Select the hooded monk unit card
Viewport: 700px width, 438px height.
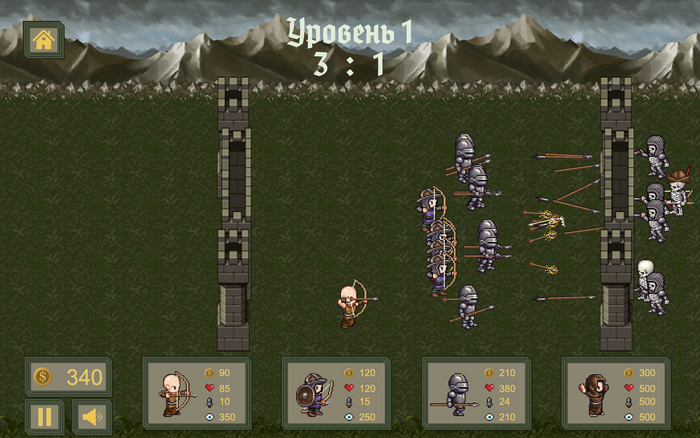(616, 393)
